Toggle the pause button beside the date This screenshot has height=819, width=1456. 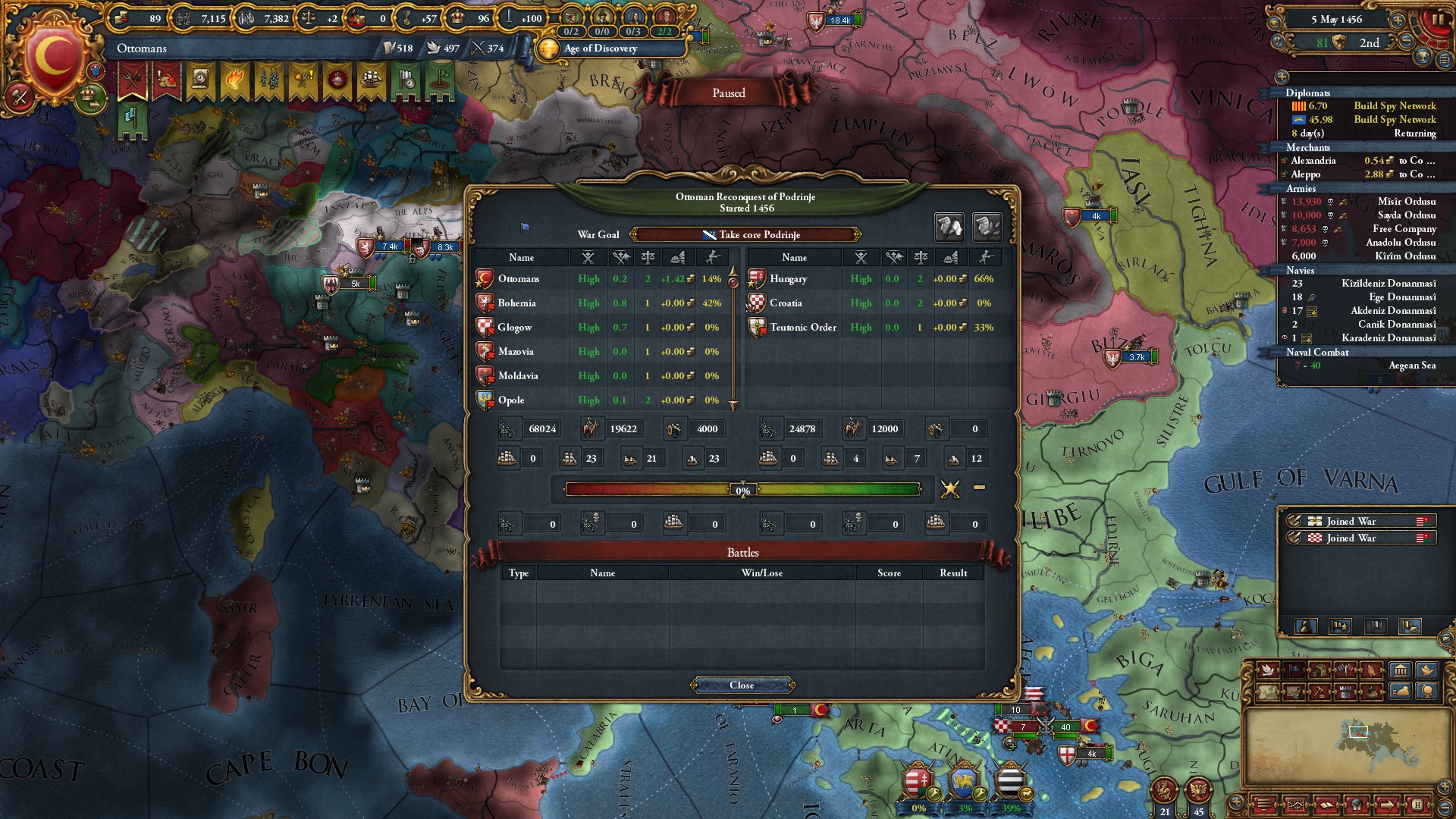(1437, 20)
